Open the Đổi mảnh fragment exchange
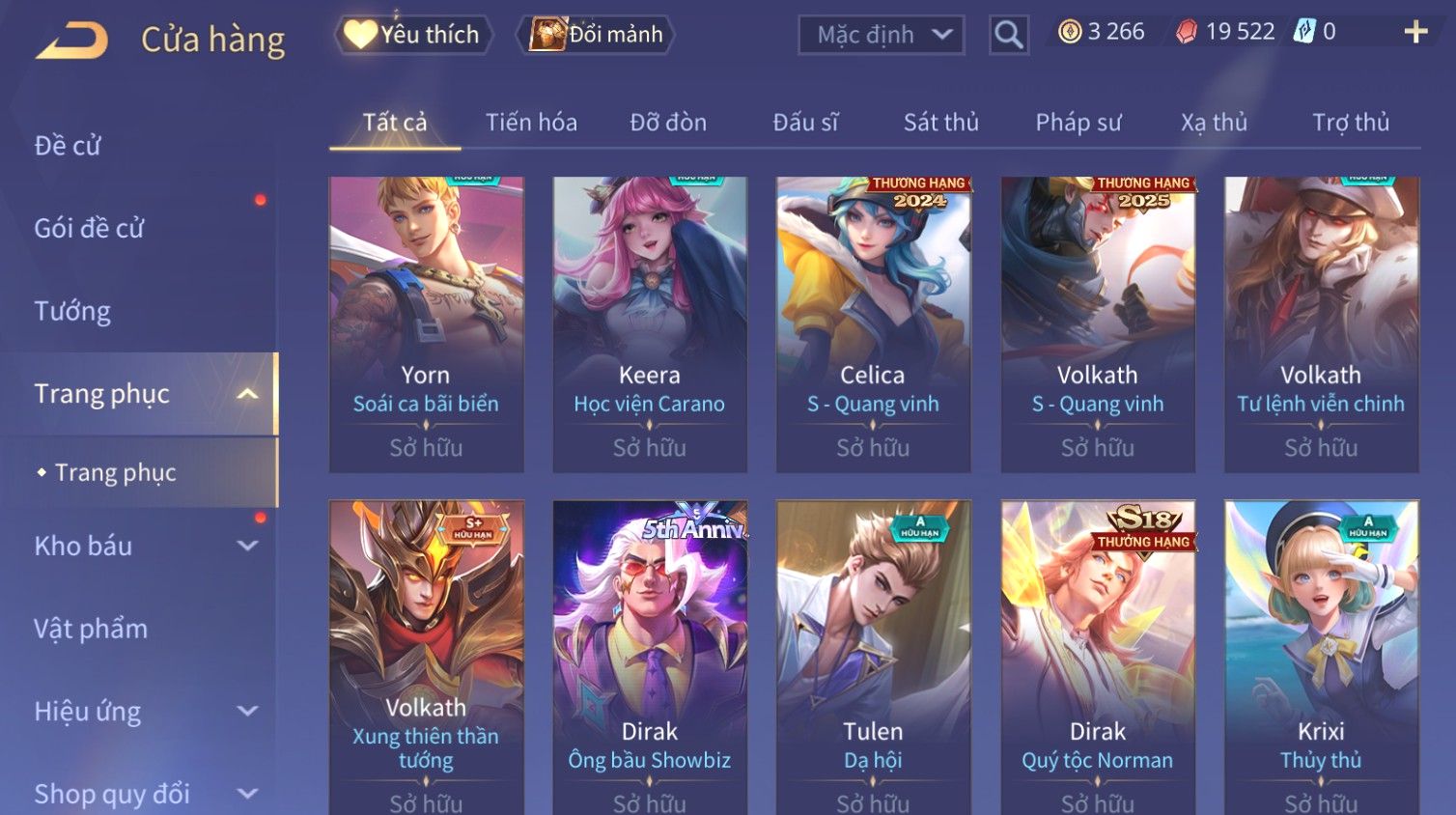1456x815 pixels. tap(596, 35)
